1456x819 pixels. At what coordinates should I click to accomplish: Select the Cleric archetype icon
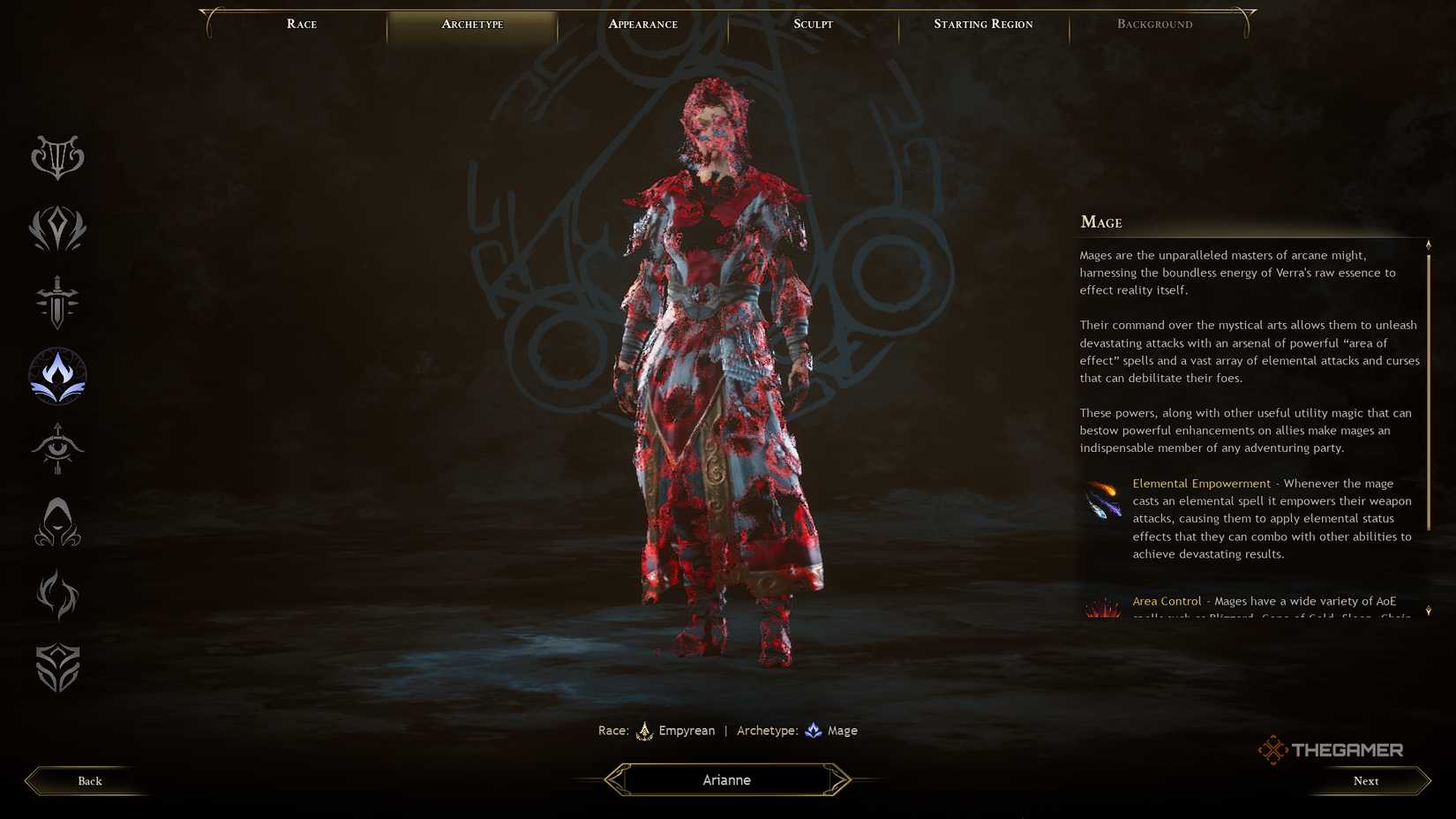pos(56,229)
